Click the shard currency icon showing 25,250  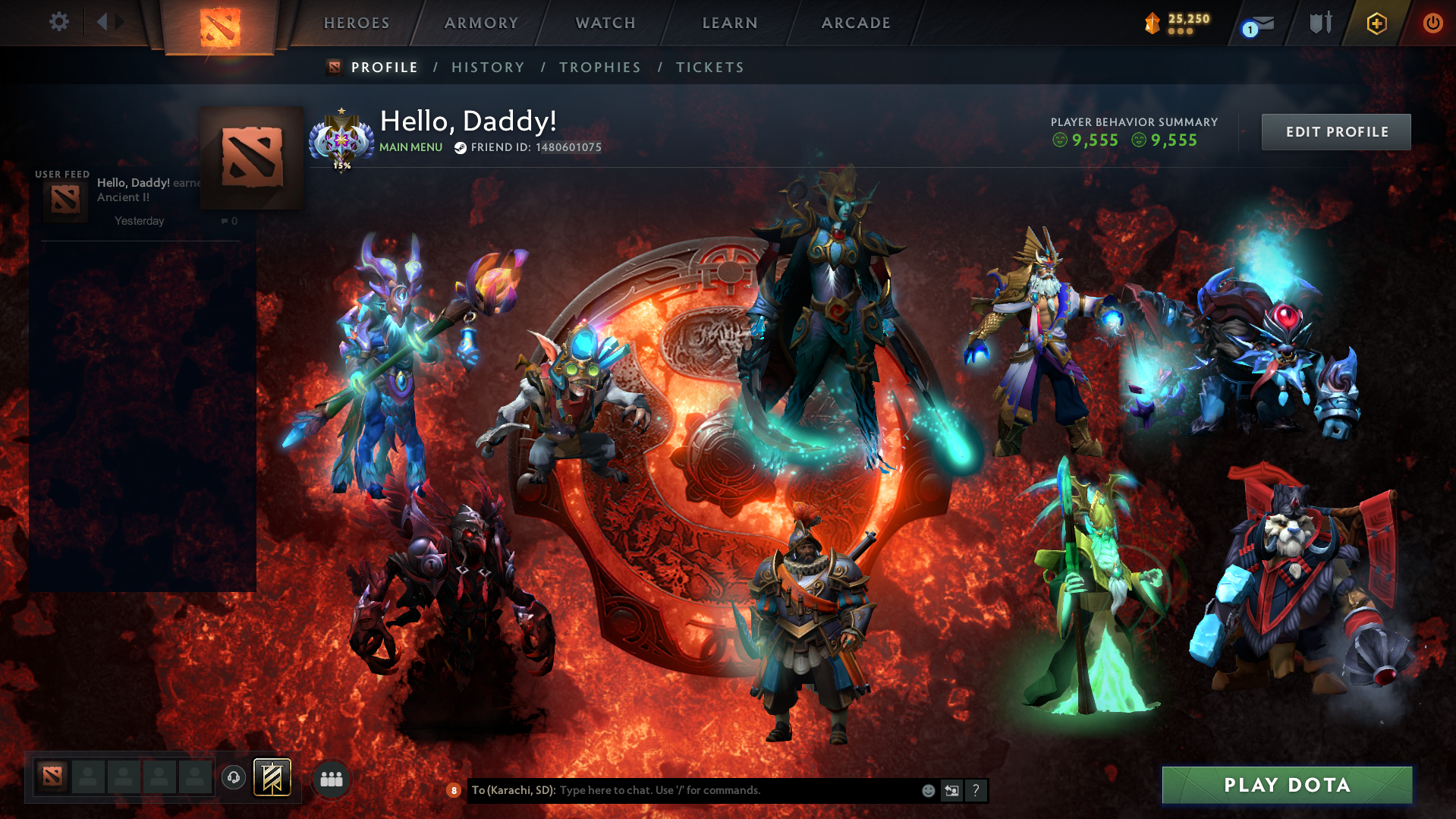1153,24
